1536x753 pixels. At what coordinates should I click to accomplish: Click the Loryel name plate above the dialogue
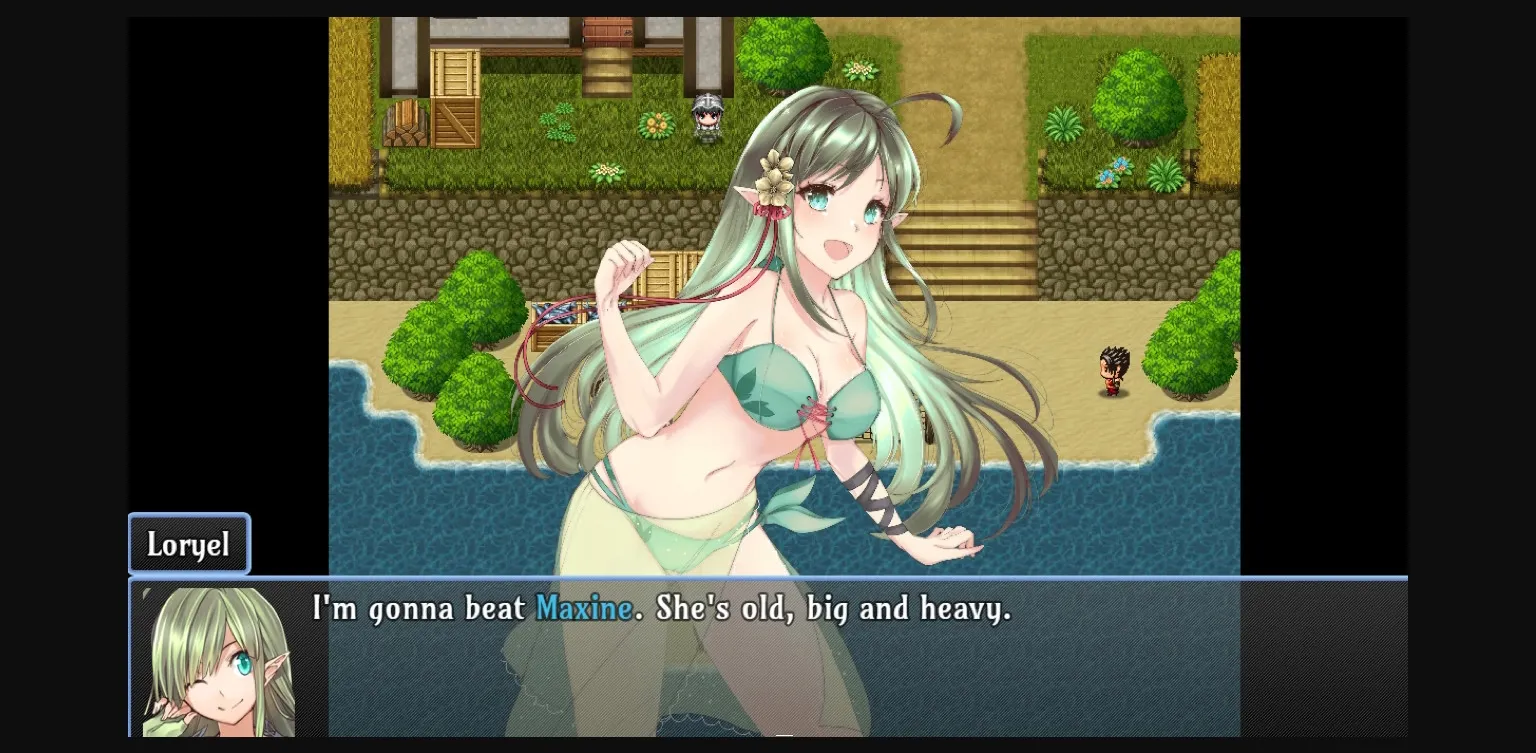click(188, 544)
